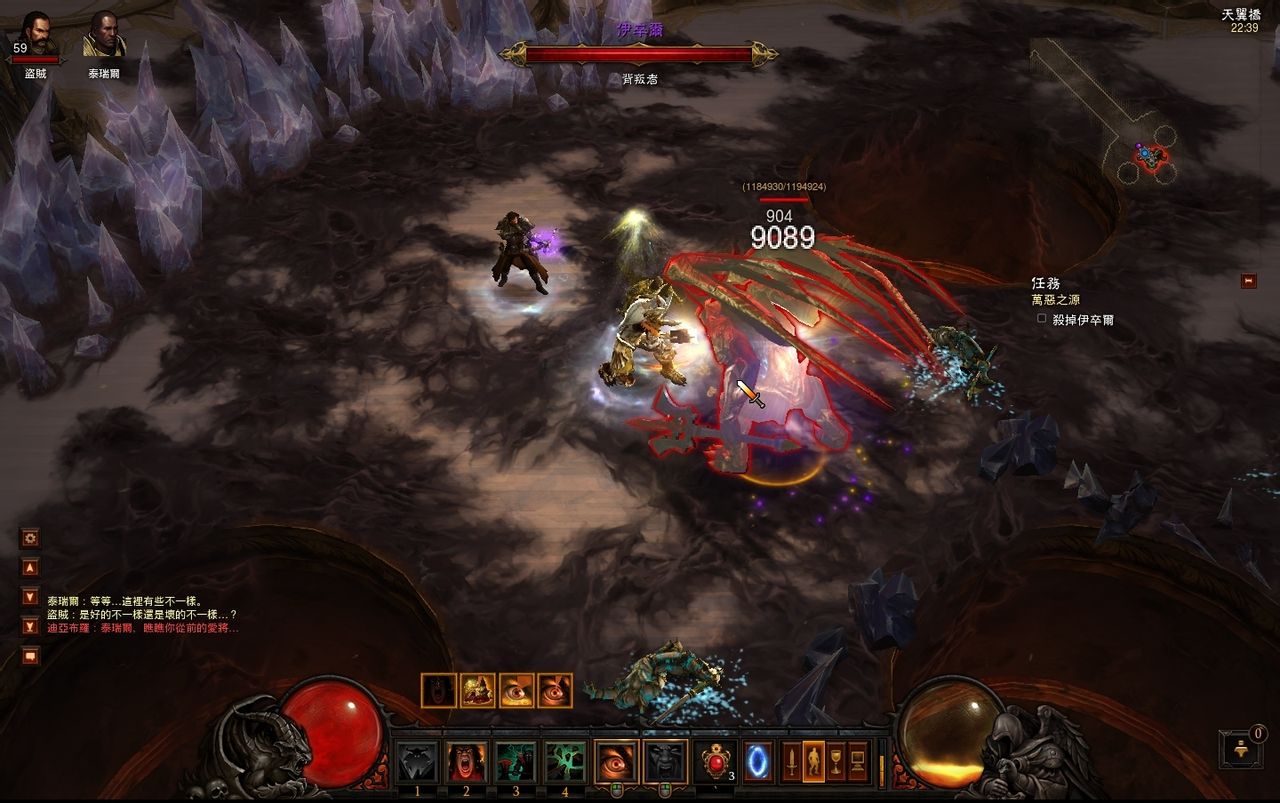
Task: Open the inventory via the character figure button
Action: (814, 762)
